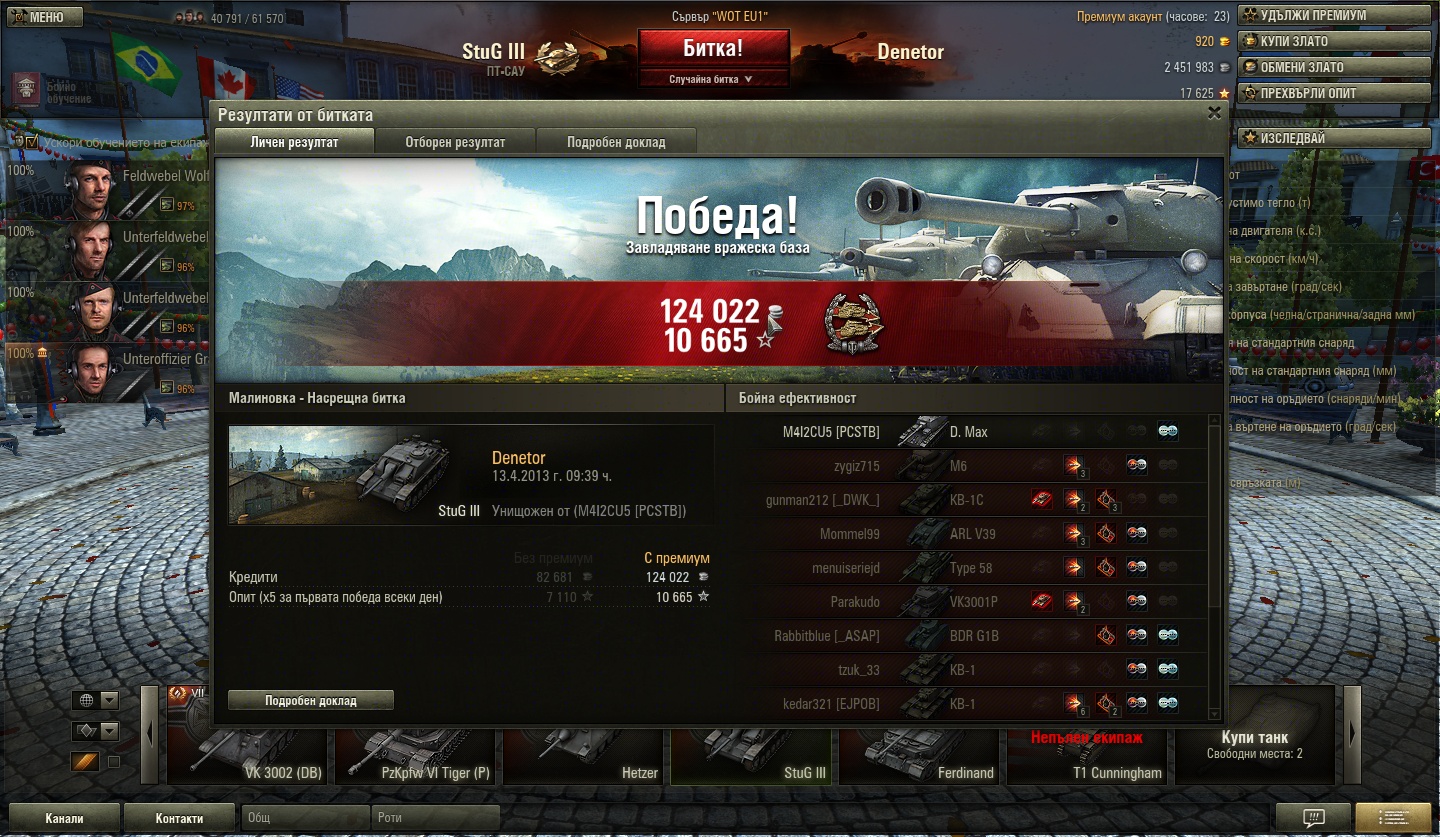
Task: Start battle with the red Битка! button
Action: [713, 49]
